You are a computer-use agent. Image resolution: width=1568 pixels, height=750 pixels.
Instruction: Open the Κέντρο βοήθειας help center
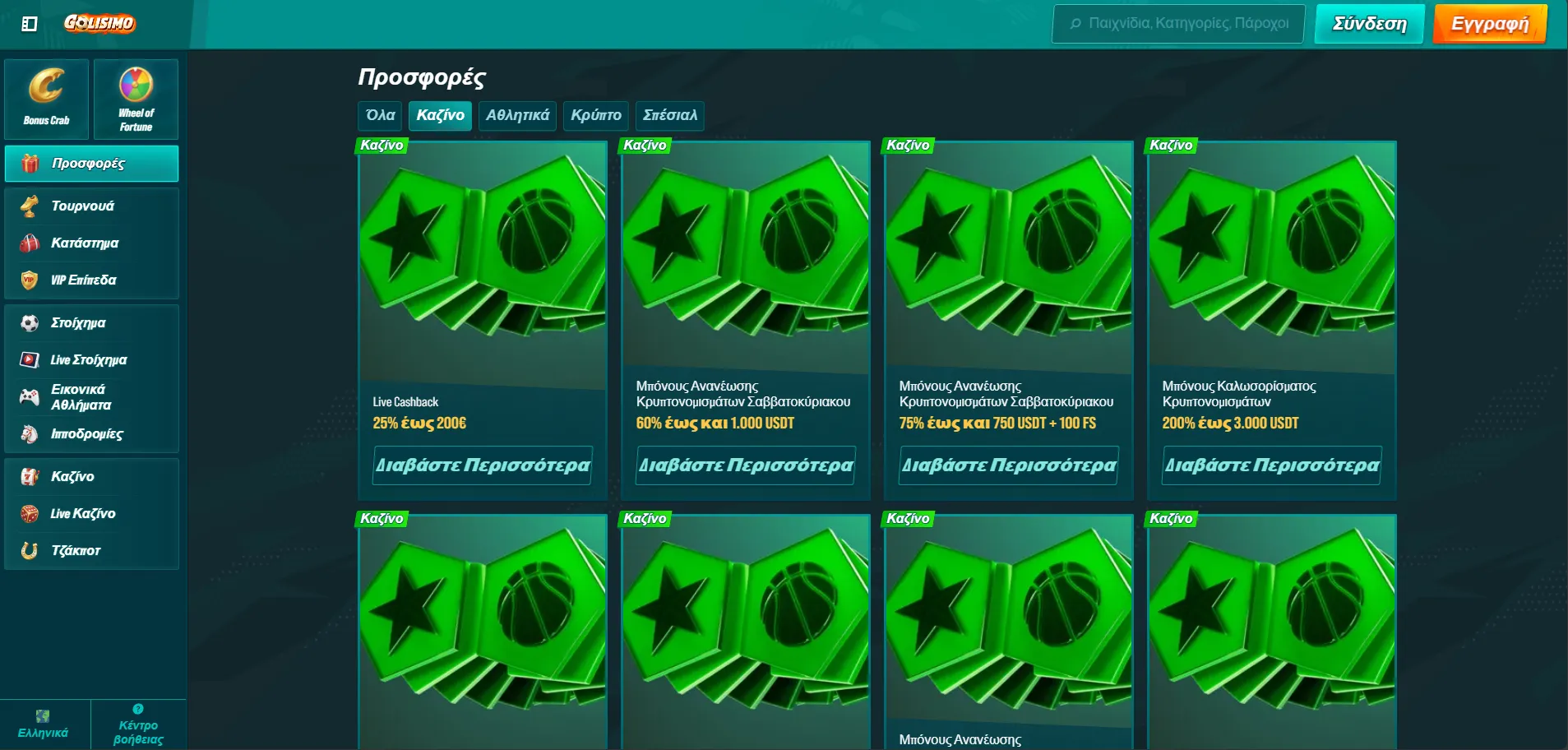click(138, 725)
